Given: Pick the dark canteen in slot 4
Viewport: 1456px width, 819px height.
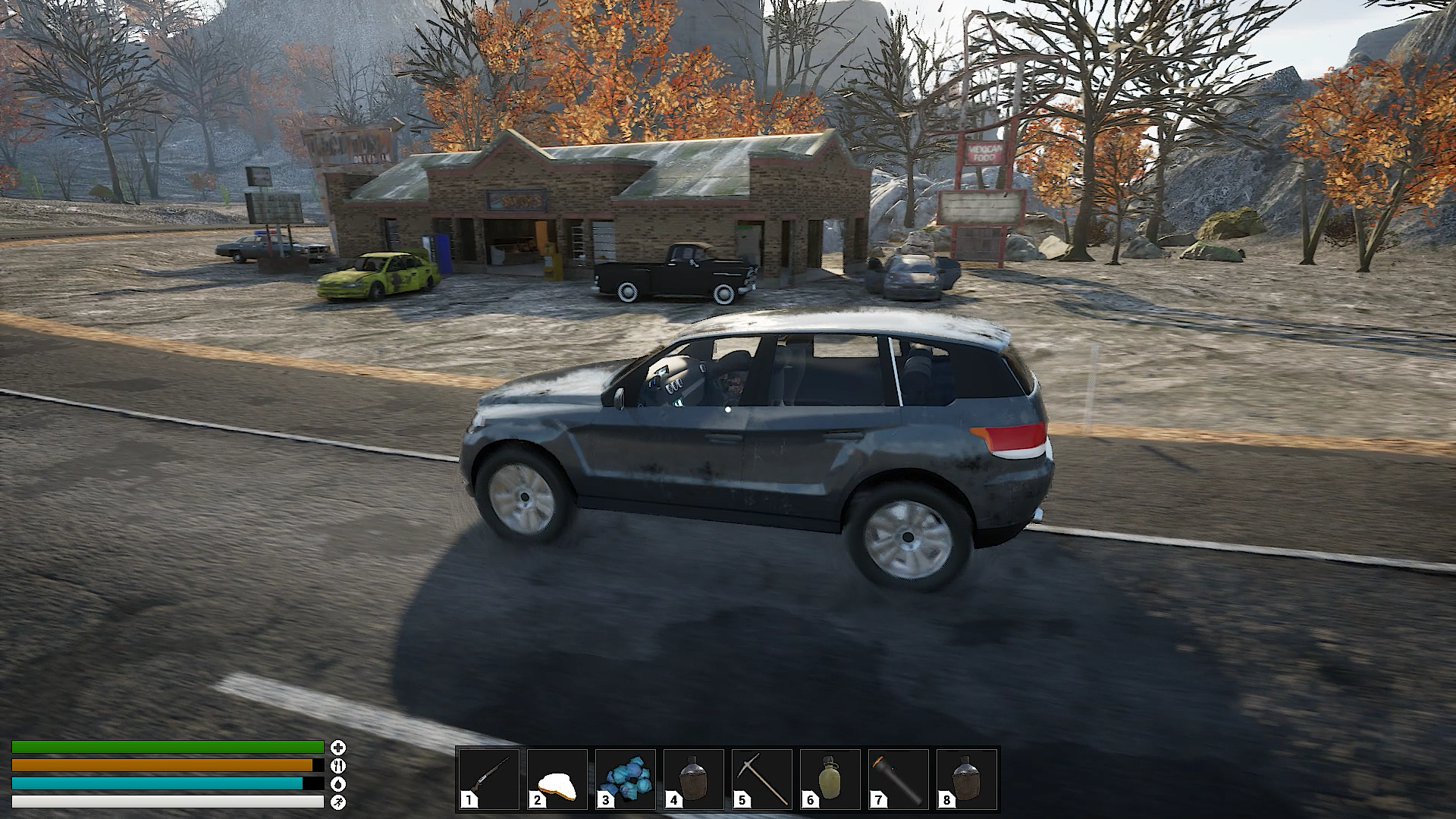Looking at the screenshot, I should [694, 779].
